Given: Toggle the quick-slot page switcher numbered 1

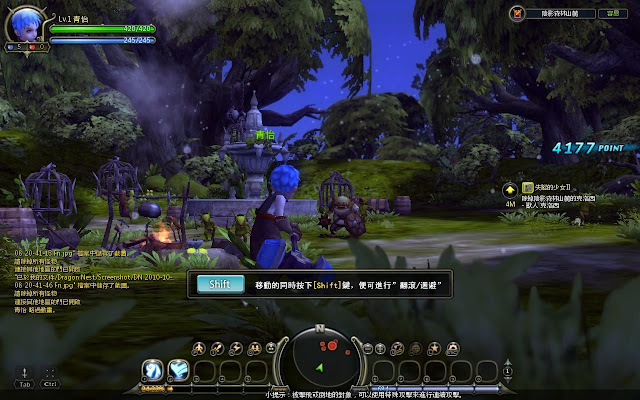Looking at the screenshot, I should [x=507, y=371].
